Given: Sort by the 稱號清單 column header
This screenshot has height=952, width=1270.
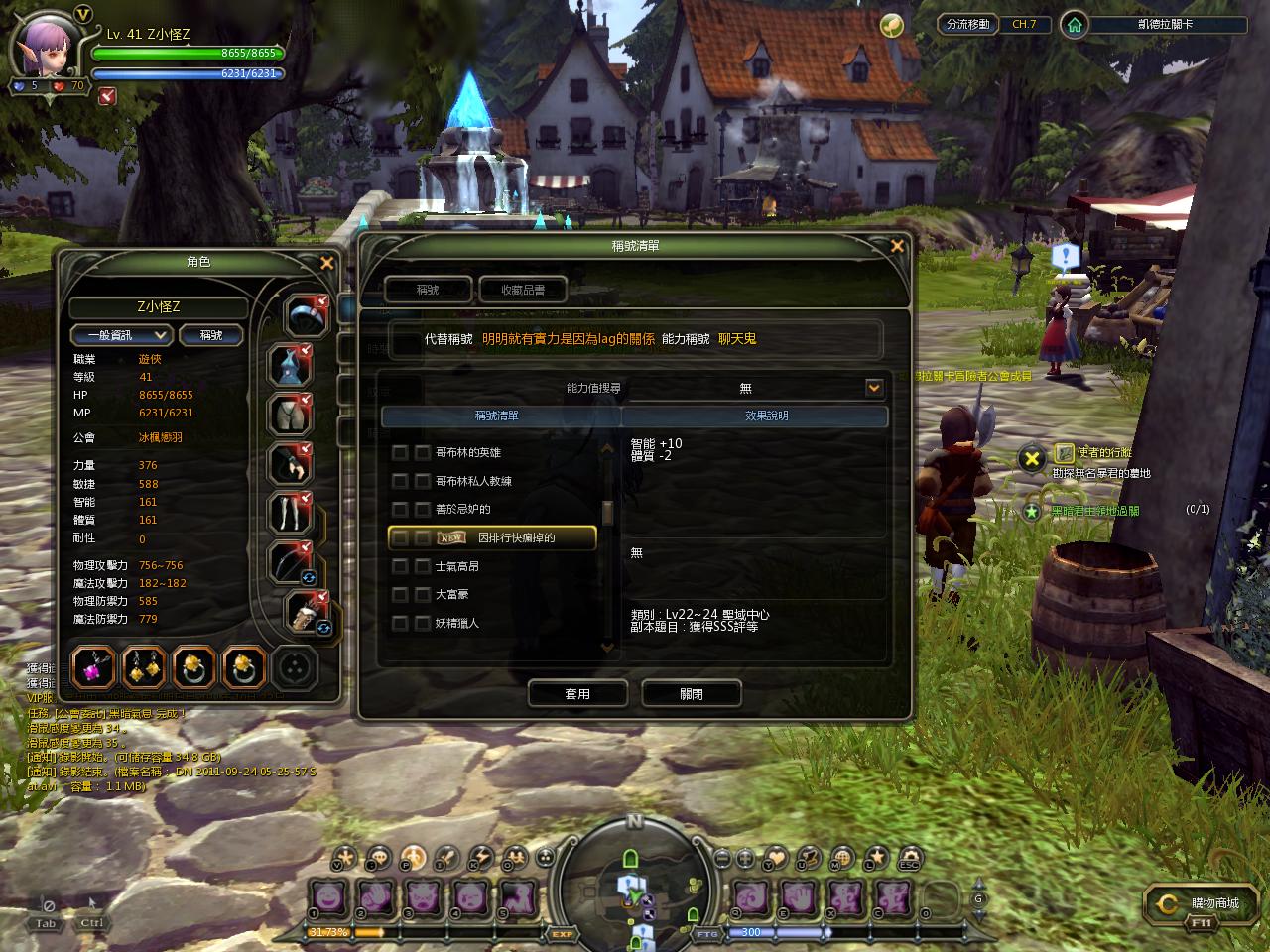Looking at the screenshot, I should (496, 416).
